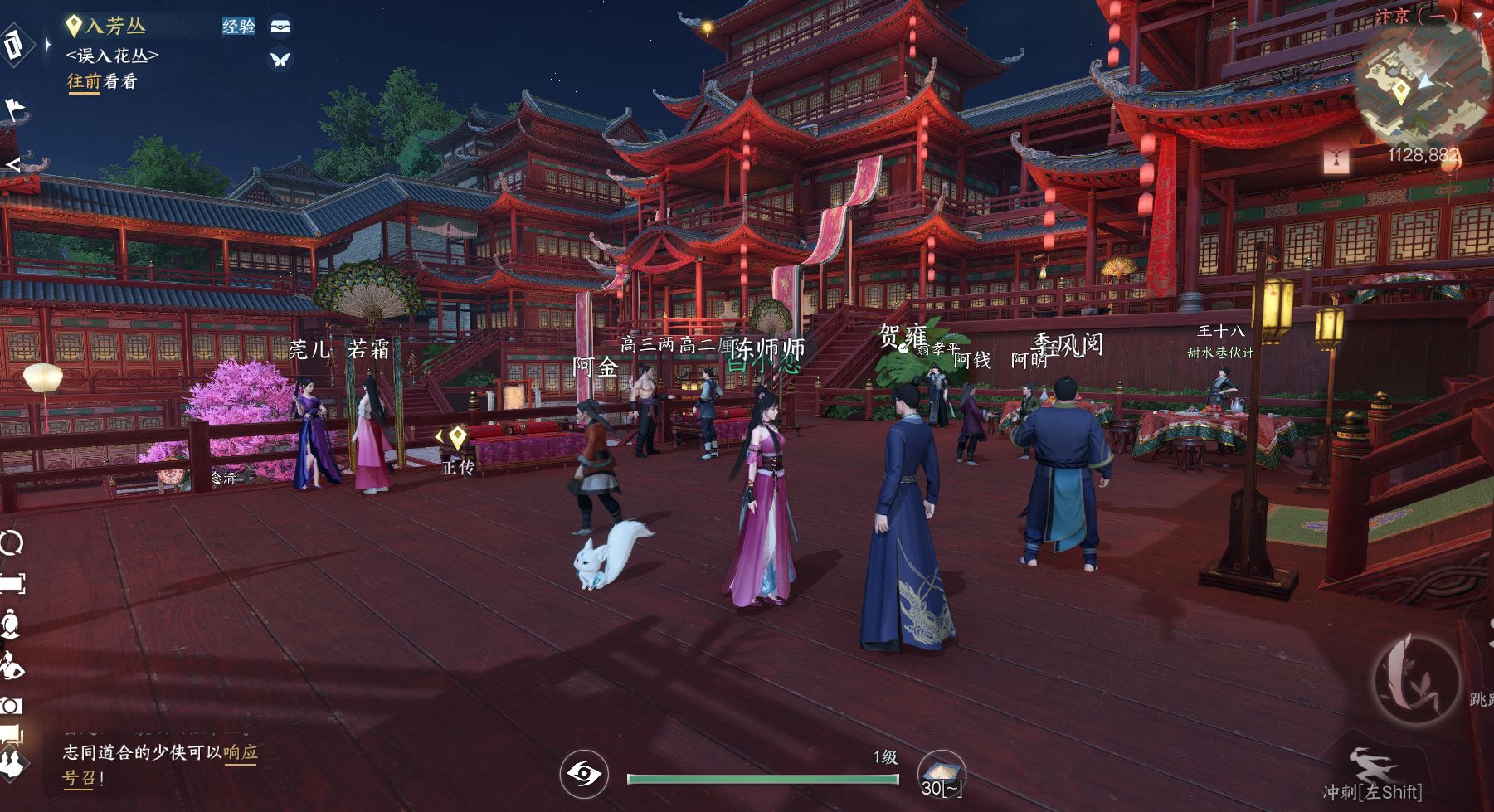Collapse the left panel arrow
This screenshot has width=1494, height=812.
(x=12, y=163)
